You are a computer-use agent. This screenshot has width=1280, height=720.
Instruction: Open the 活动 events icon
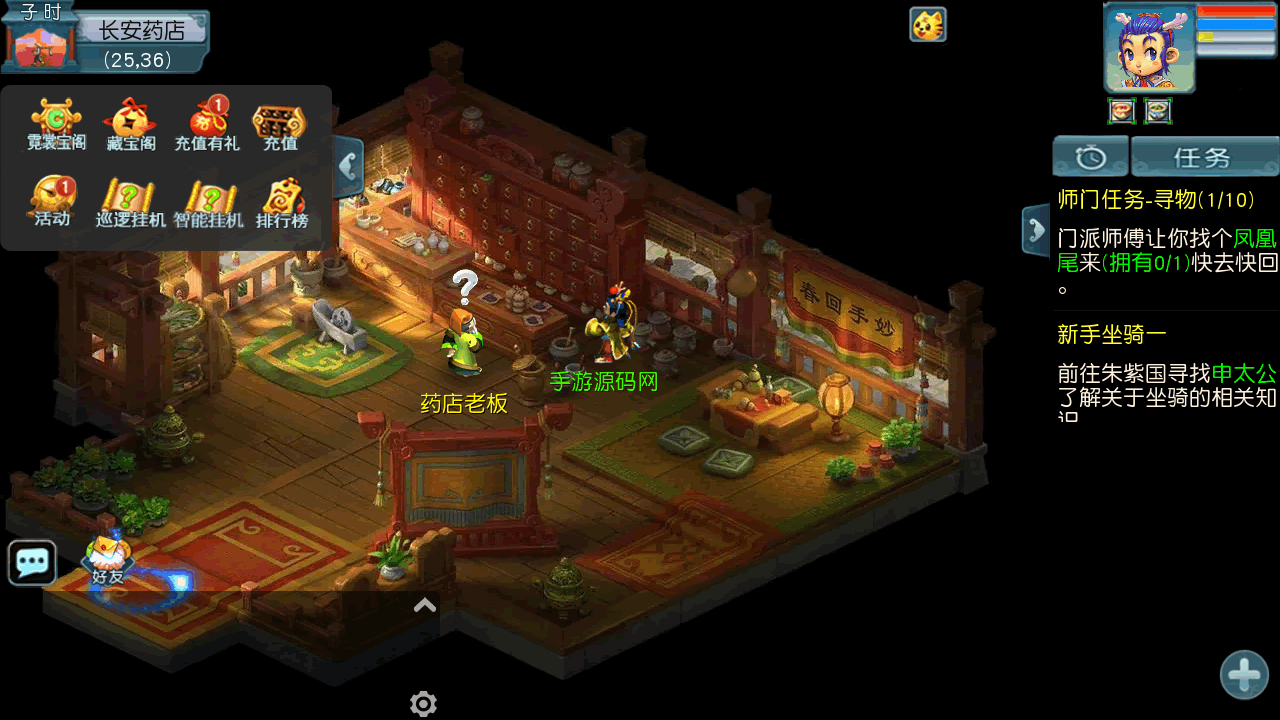pos(53,201)
